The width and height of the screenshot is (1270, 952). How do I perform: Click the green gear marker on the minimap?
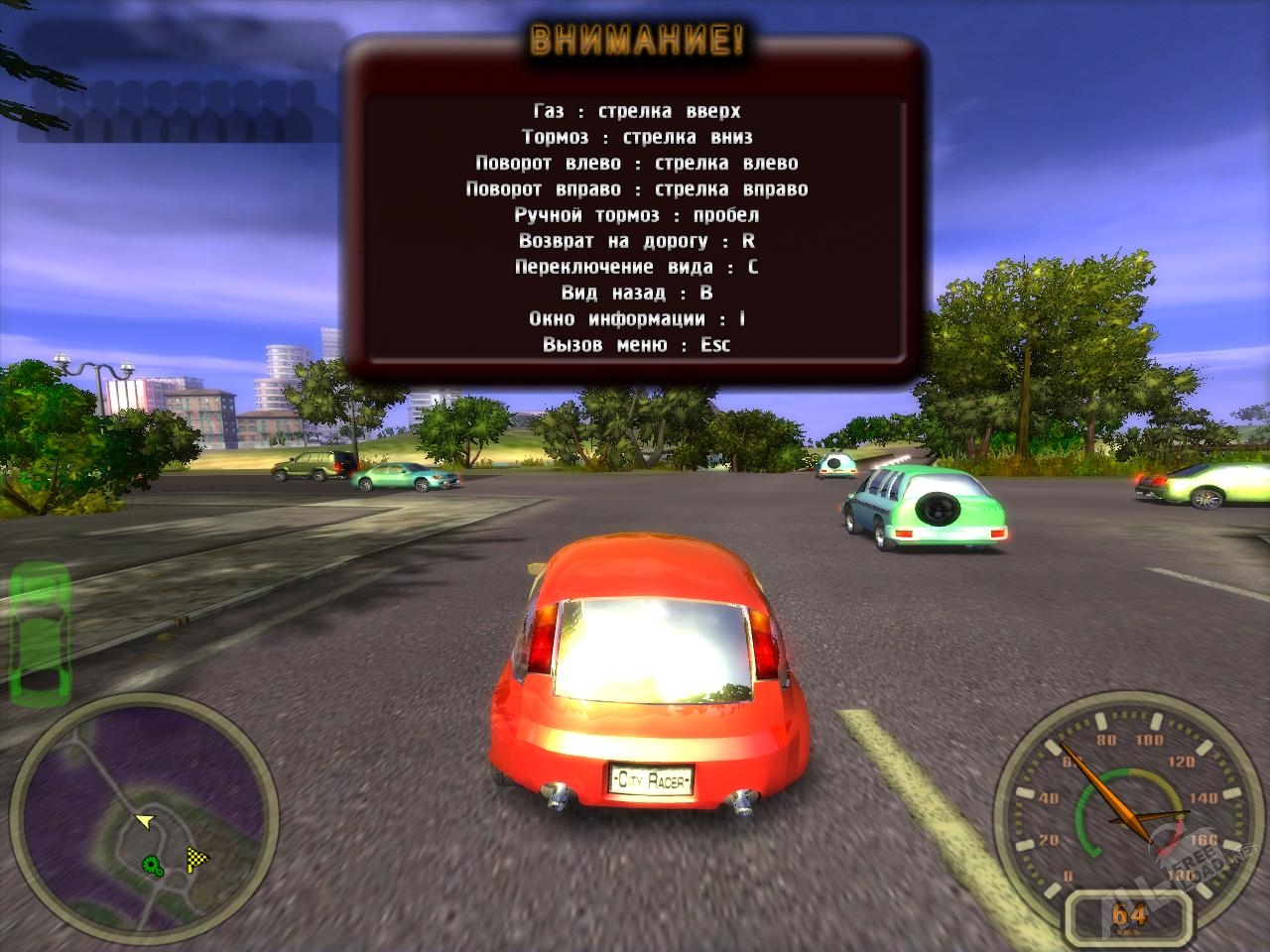154,865
